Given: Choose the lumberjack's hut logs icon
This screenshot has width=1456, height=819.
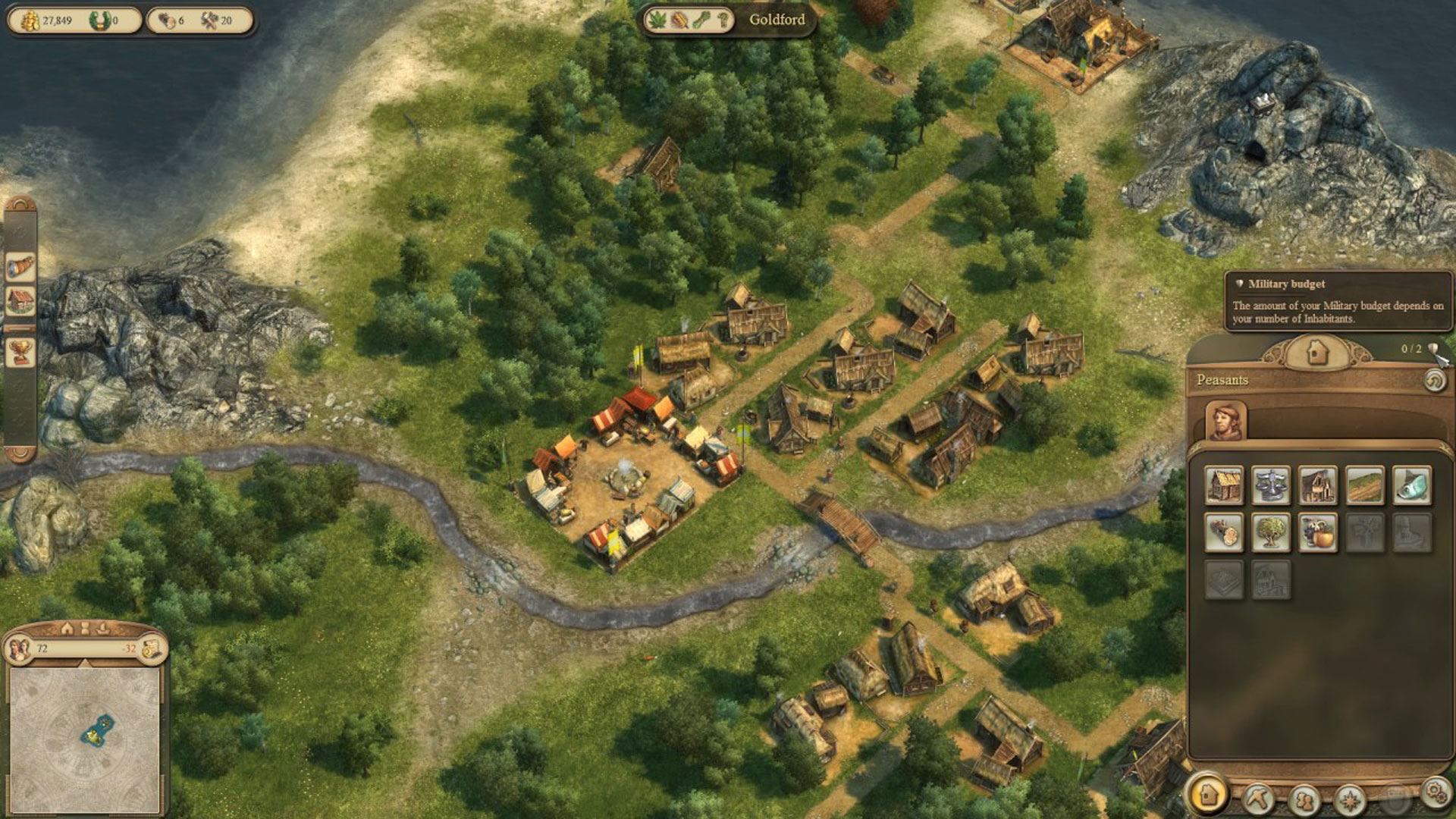Looking at the screenshot, I should (1224, 532).
